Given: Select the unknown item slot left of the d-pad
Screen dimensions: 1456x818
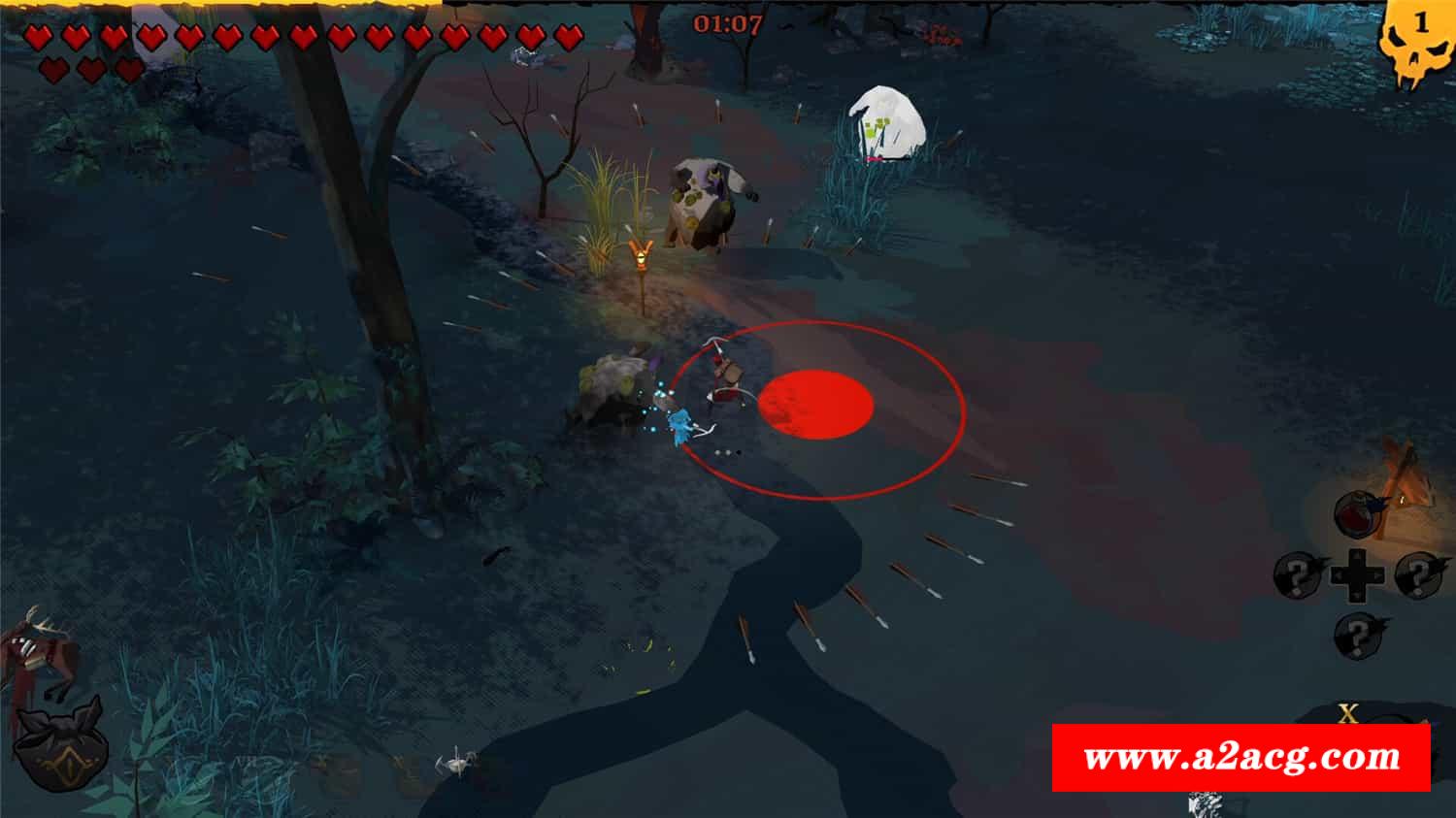Looking at the screenshot, I should click(x=1300, y=574).
